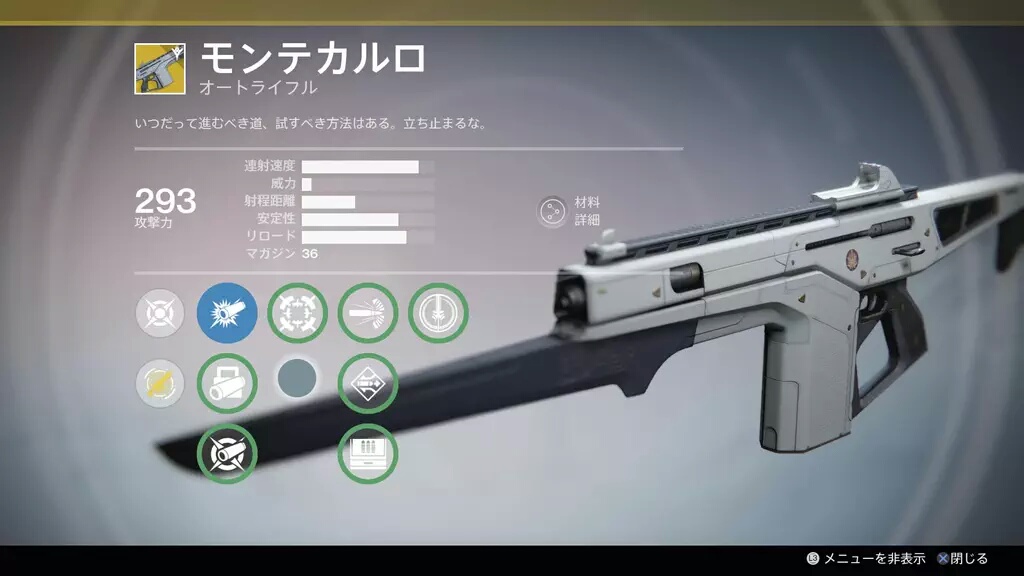1024x576 pixels.
Task: Activate the diamond bullet arrows perk
Action: [368, 382]
